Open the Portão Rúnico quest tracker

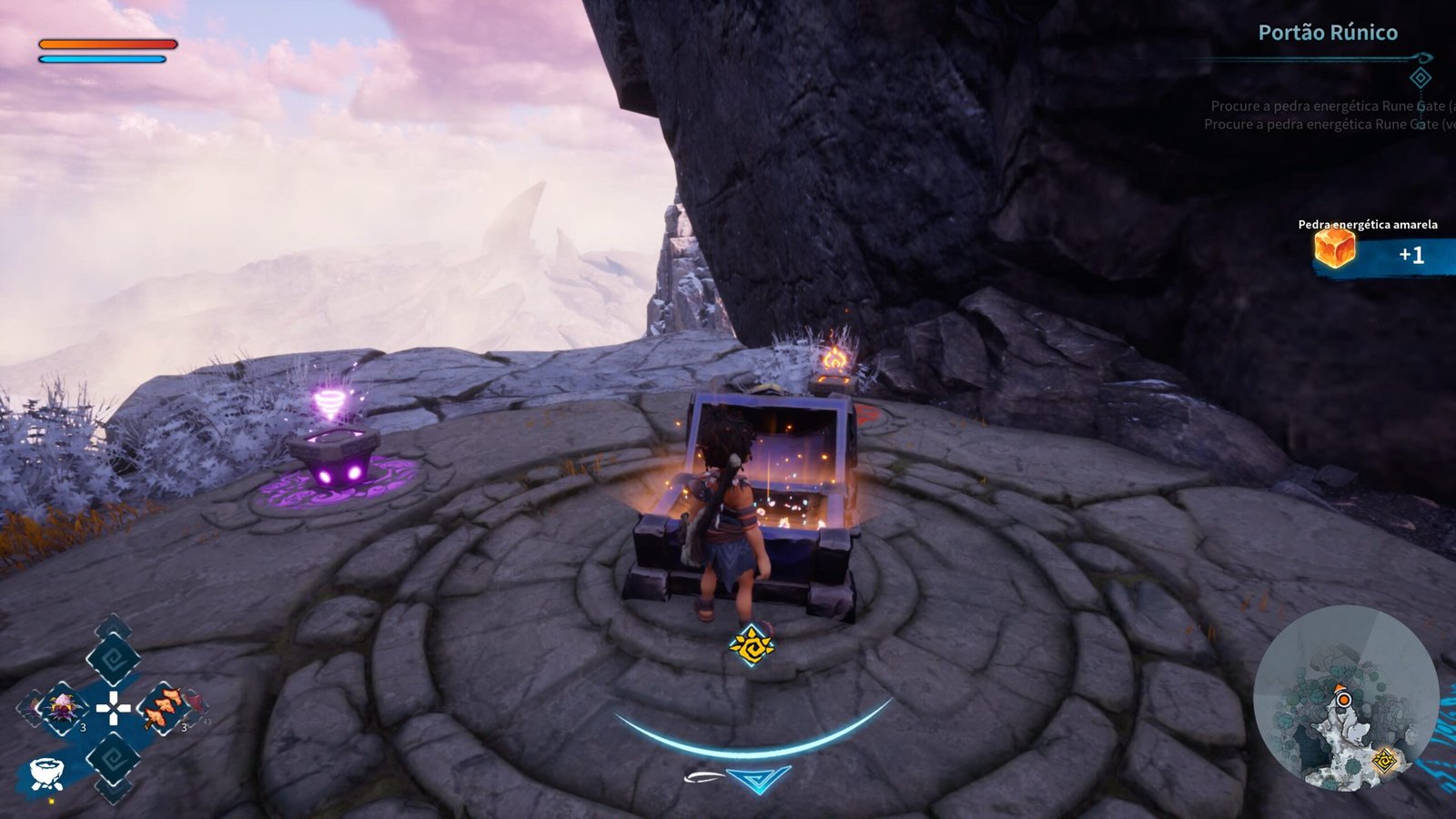click(x=1327, y=33)
